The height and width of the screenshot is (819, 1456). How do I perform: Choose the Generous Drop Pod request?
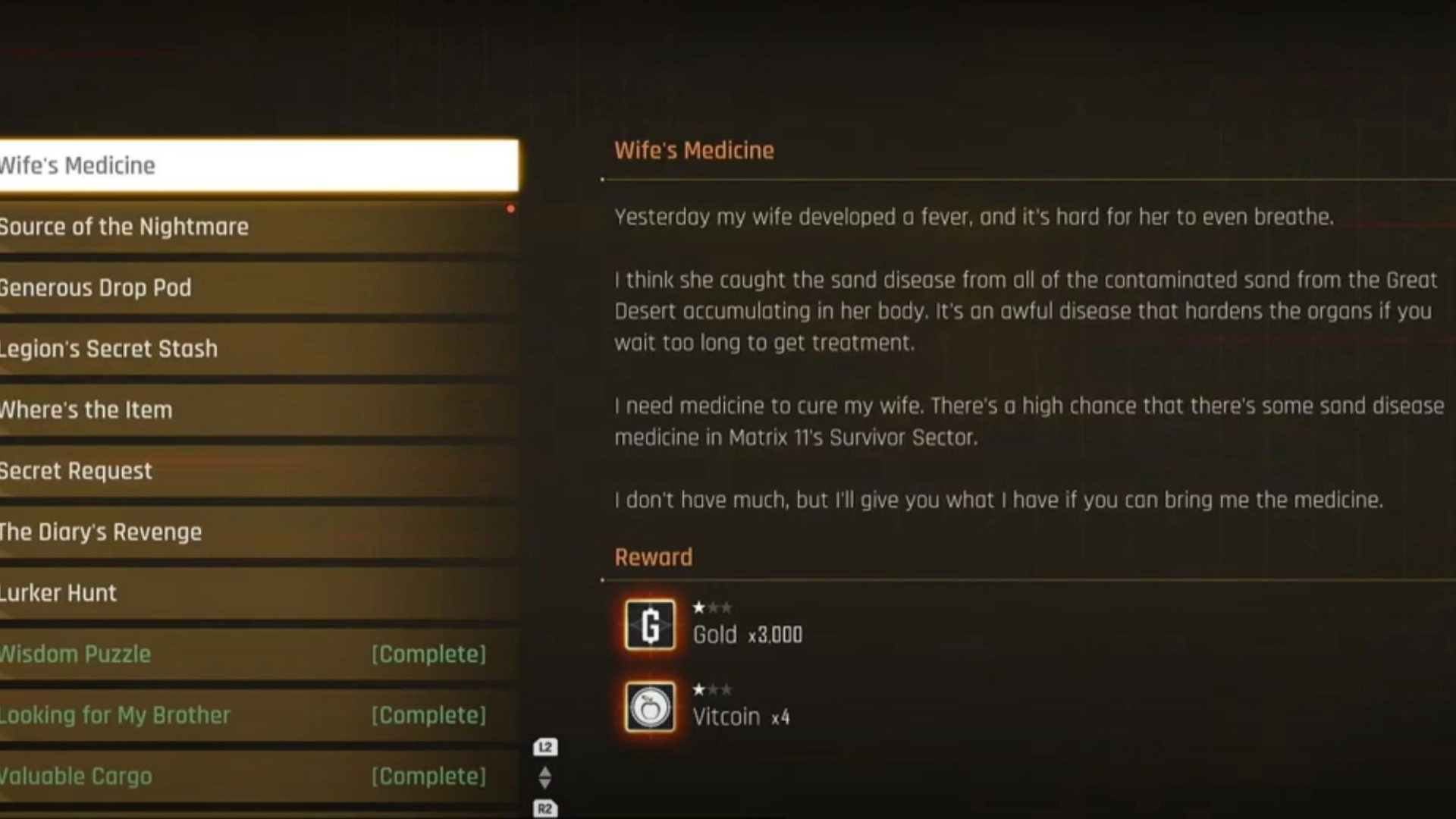click(258, 288)
